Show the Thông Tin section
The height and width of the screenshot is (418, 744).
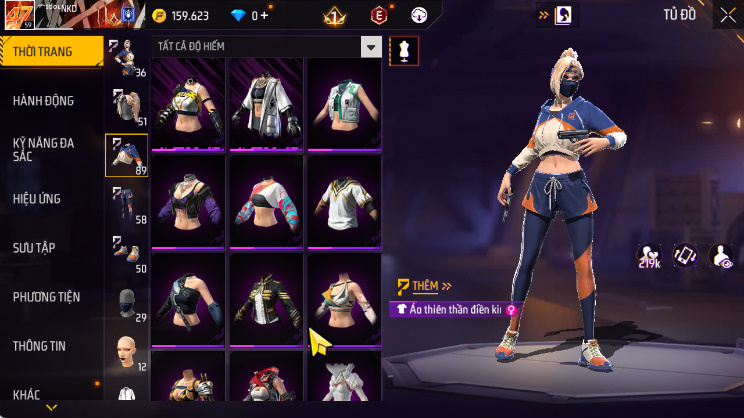pos(40,345)
